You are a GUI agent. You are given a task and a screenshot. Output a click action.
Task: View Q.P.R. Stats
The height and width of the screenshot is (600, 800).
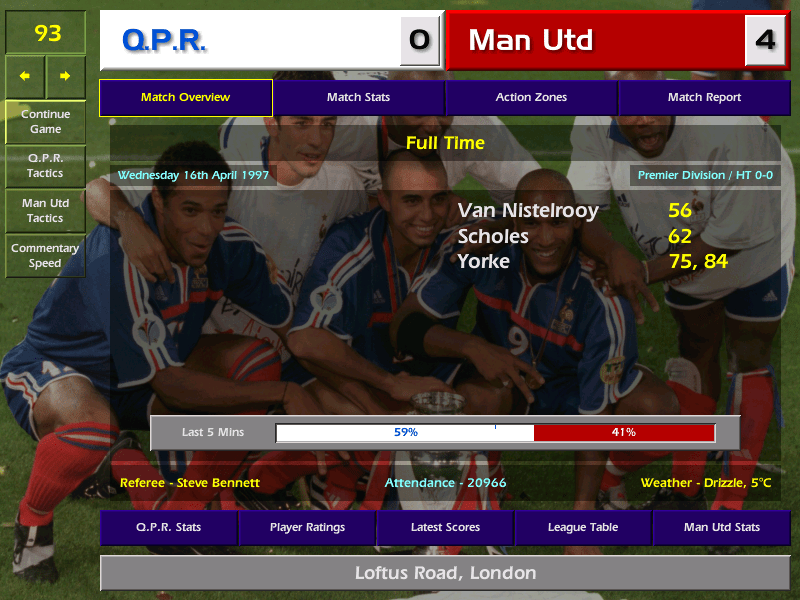168,527
